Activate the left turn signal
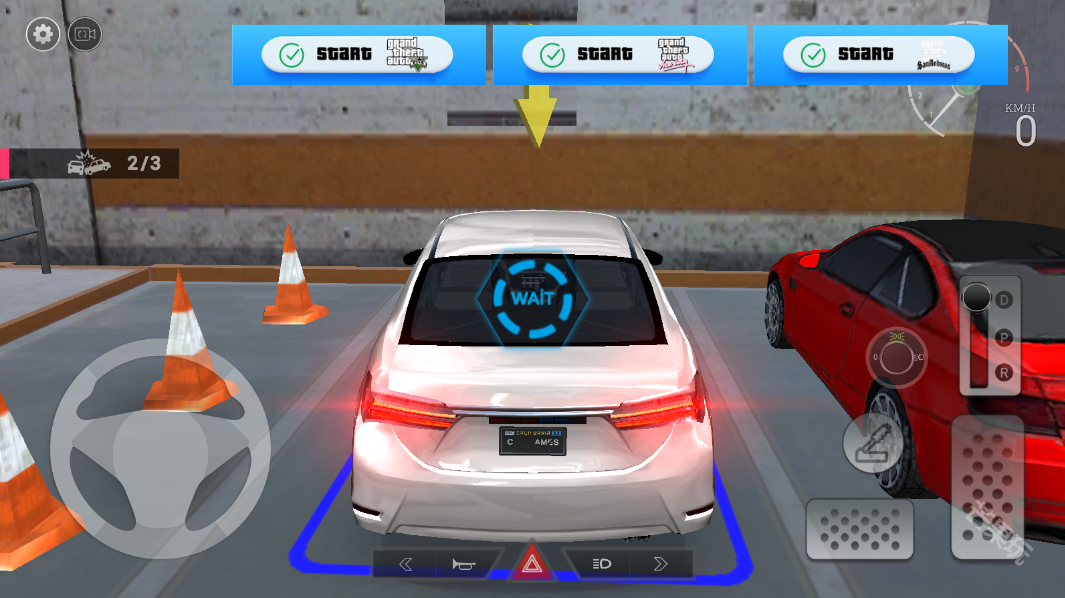Image resolution: width=1065 pixels, height=598 pixels. 405,564
